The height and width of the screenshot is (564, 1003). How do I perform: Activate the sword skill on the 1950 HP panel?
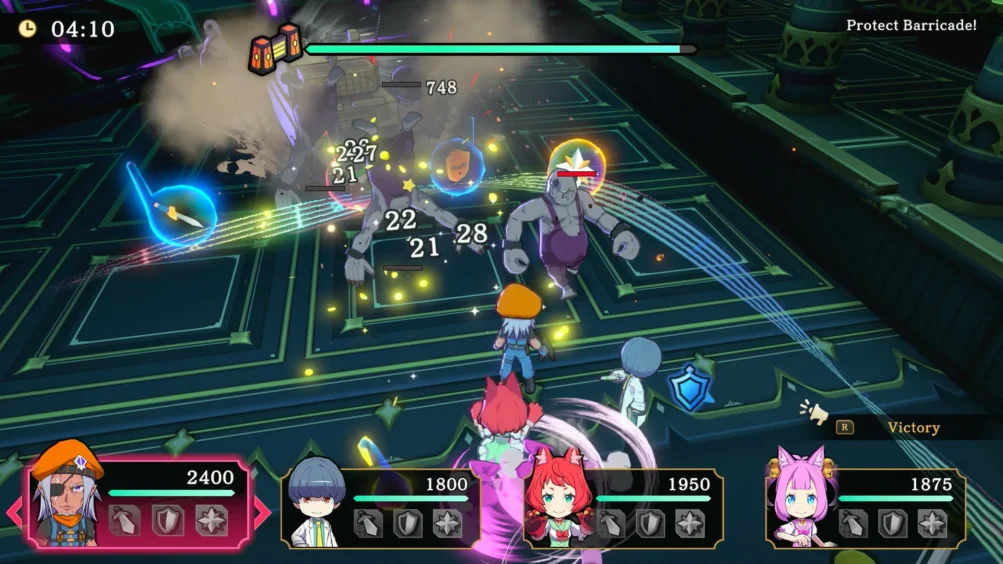[x=611, y=523]
